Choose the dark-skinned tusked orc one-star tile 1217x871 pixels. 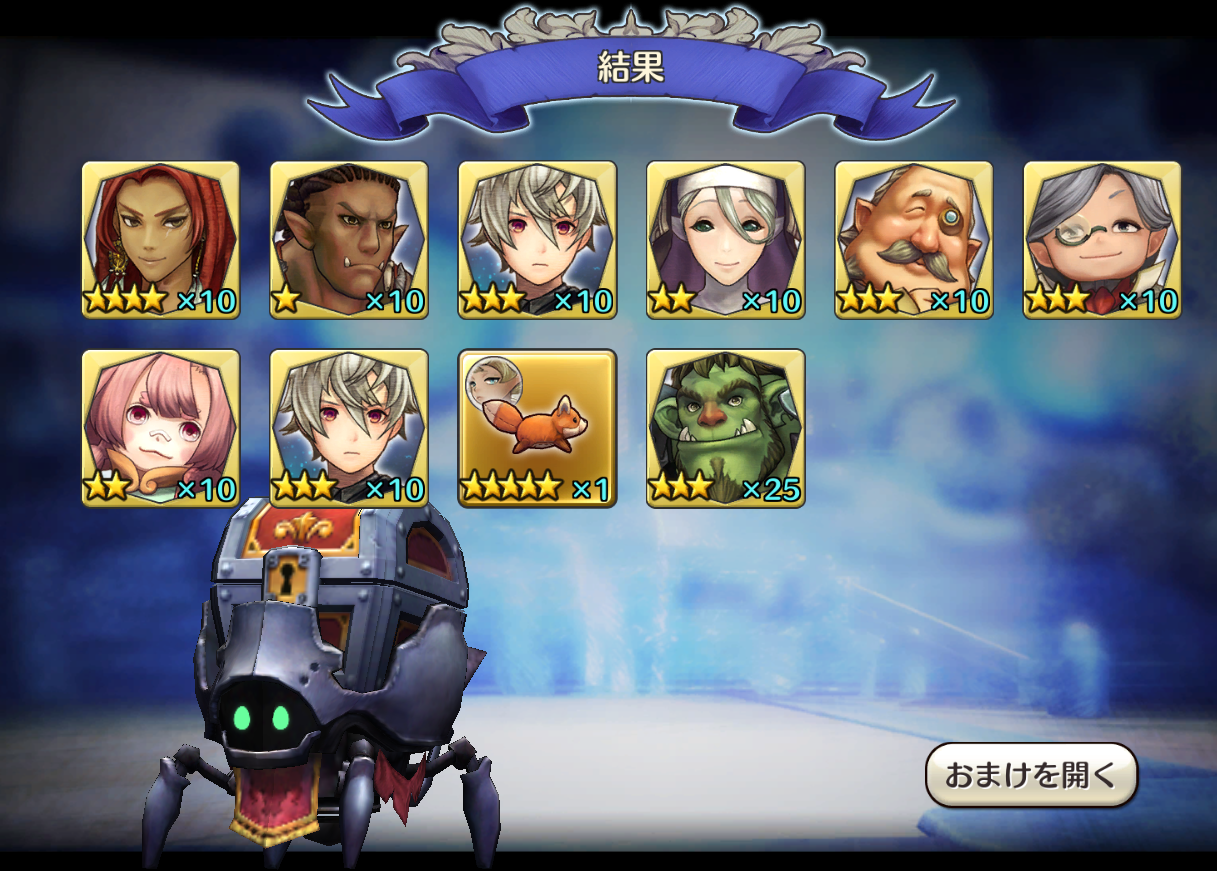tap(349, 240)
